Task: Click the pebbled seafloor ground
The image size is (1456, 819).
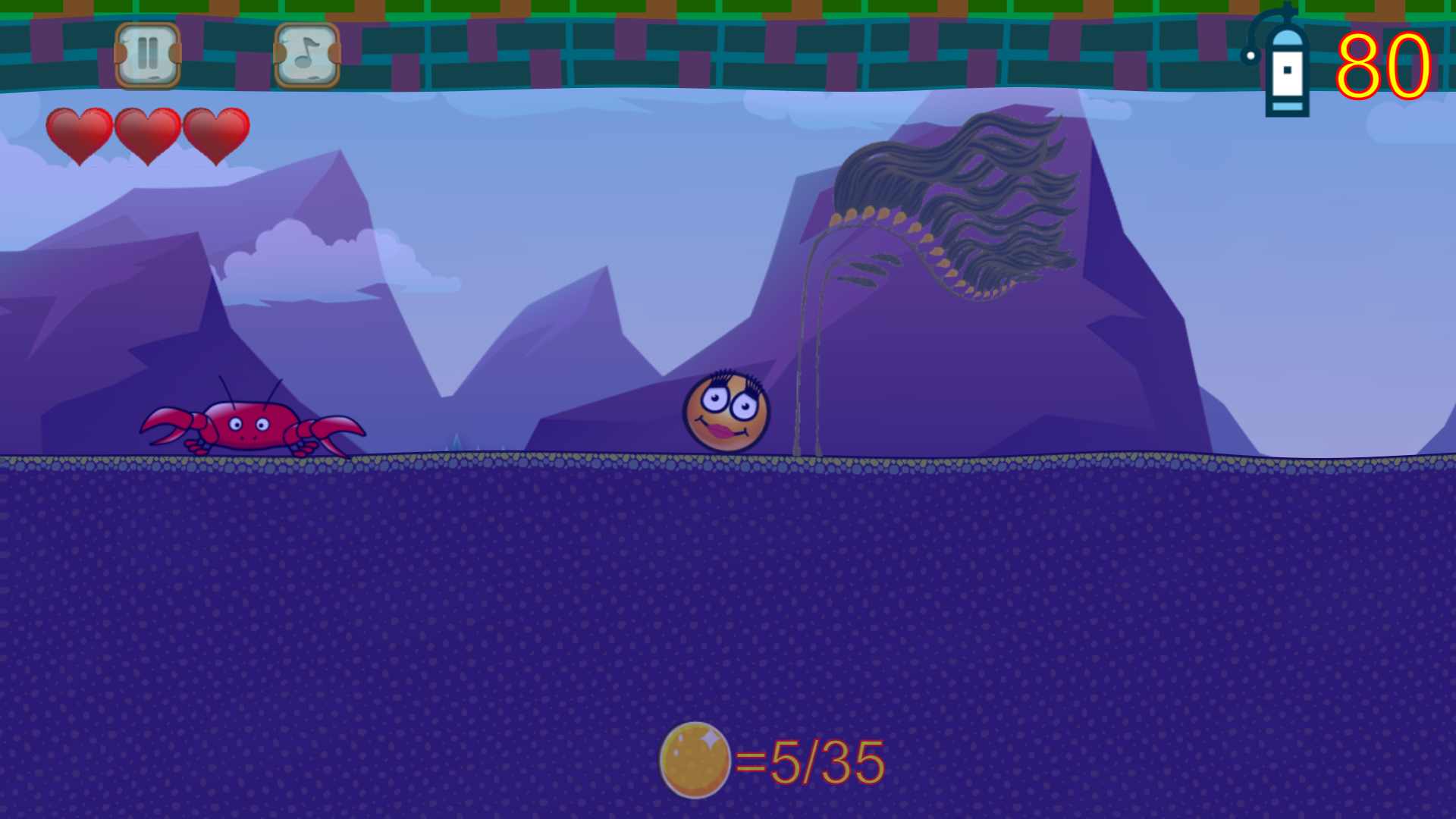Action: click(531, 463)
